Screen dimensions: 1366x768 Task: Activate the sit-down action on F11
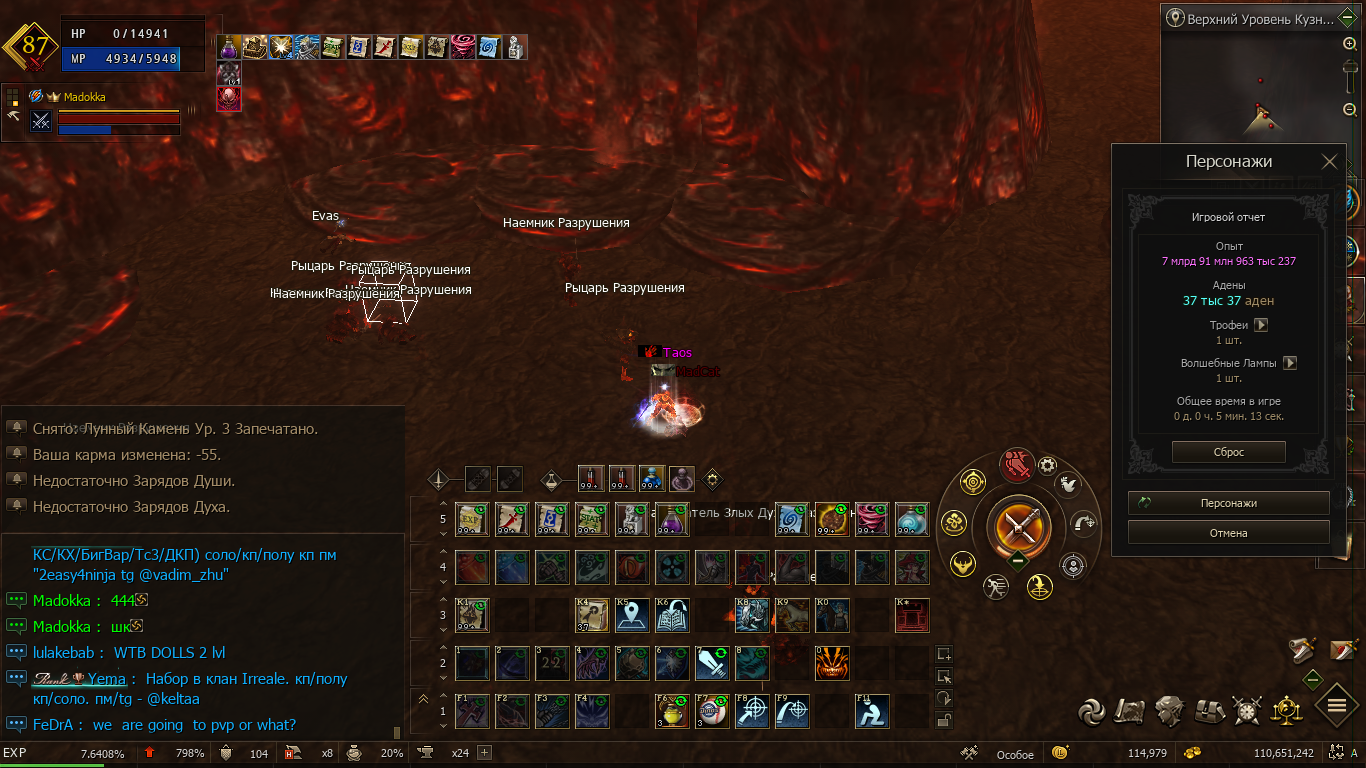(x=871, y=711)
